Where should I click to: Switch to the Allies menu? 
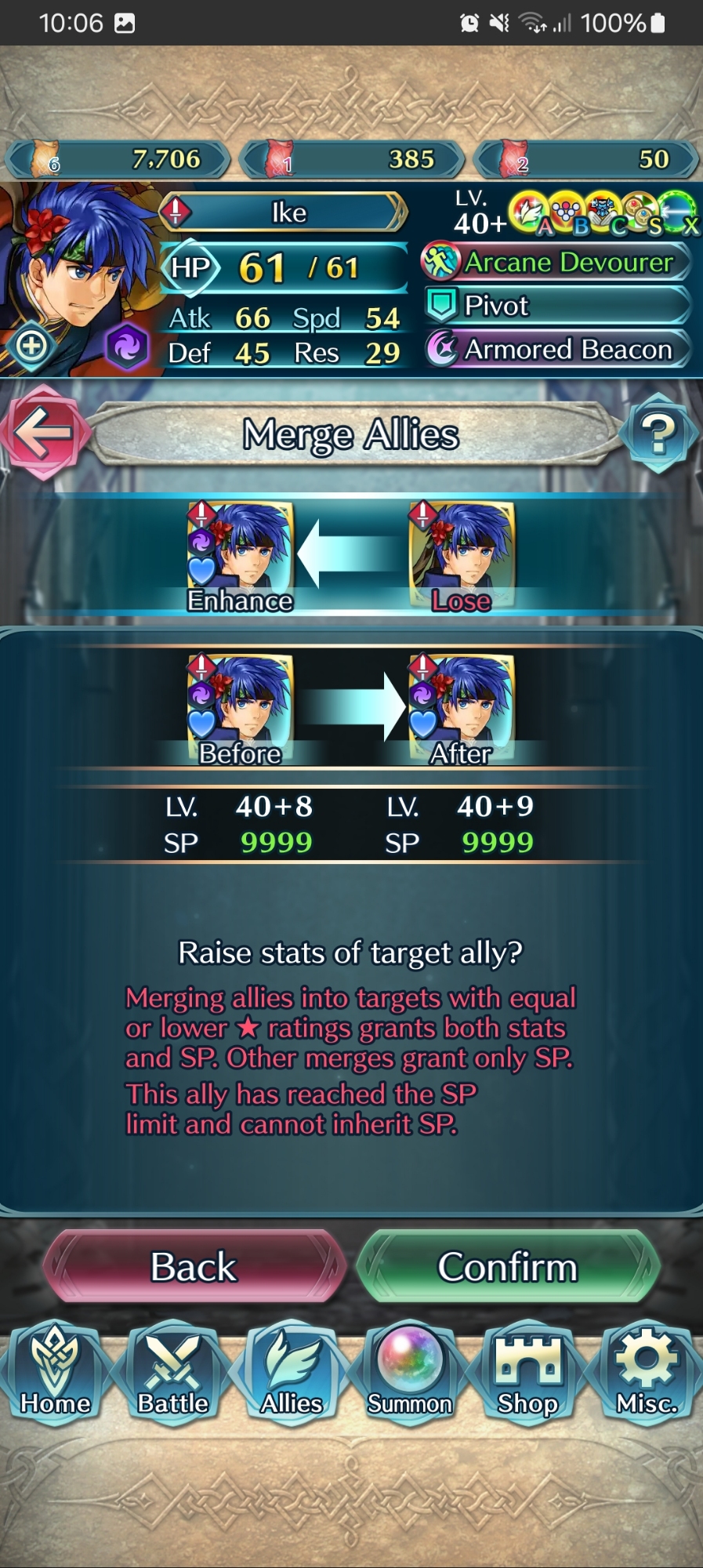(292, 1374)
